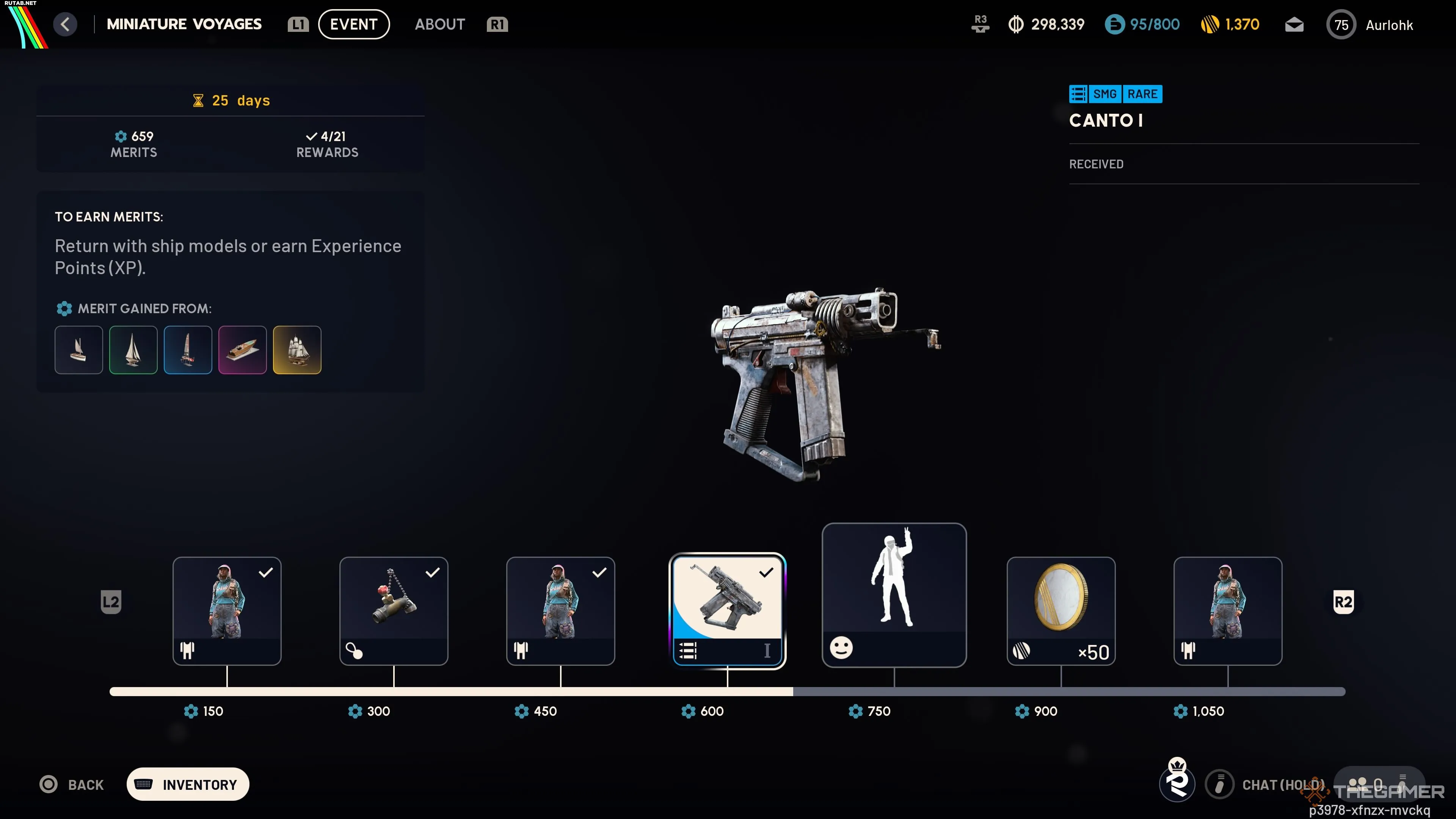Click the Back button
1456x819 pixels.
click(72, 784)
